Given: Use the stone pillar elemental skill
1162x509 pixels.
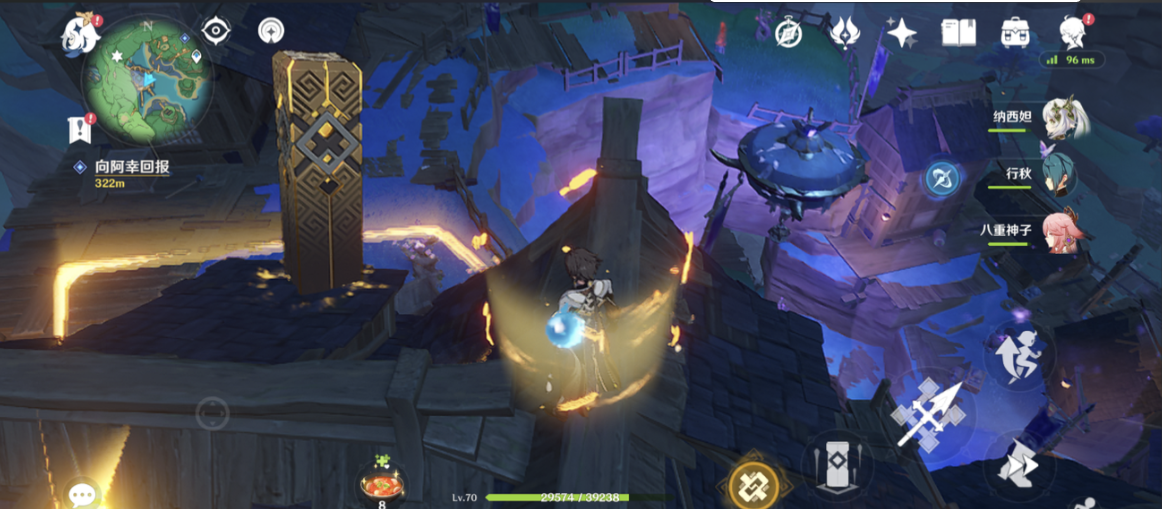Looking at the screenshot, I should point(838,464).
